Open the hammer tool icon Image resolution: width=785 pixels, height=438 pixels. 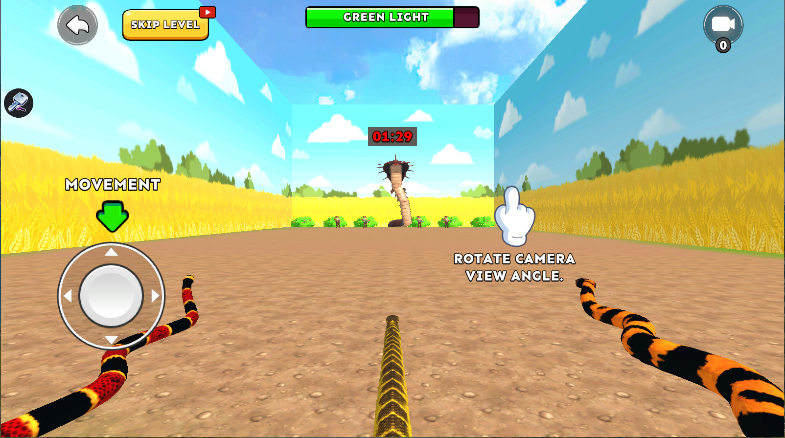(x=18, y=102)
